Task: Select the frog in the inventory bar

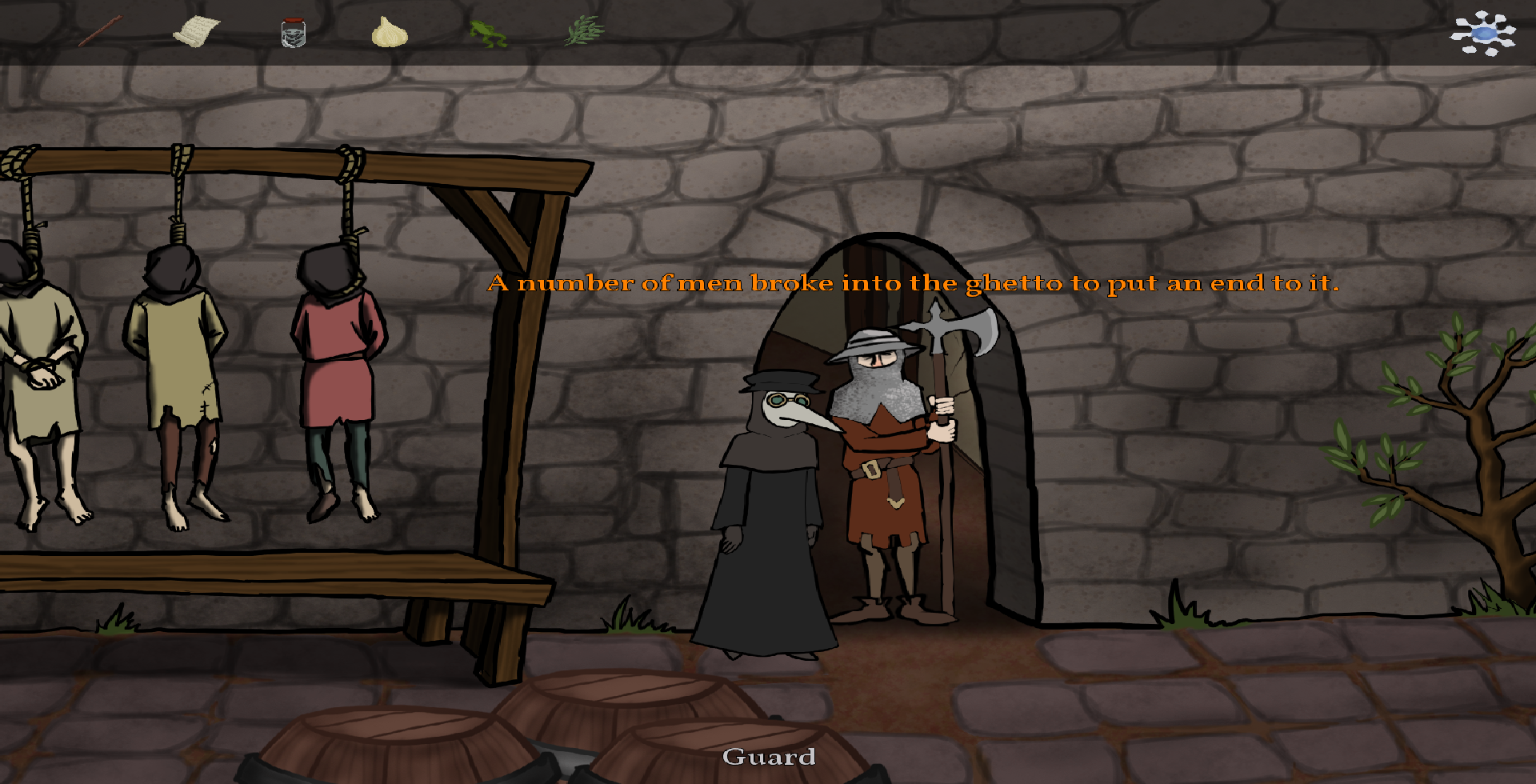Action: click(489, 32)
